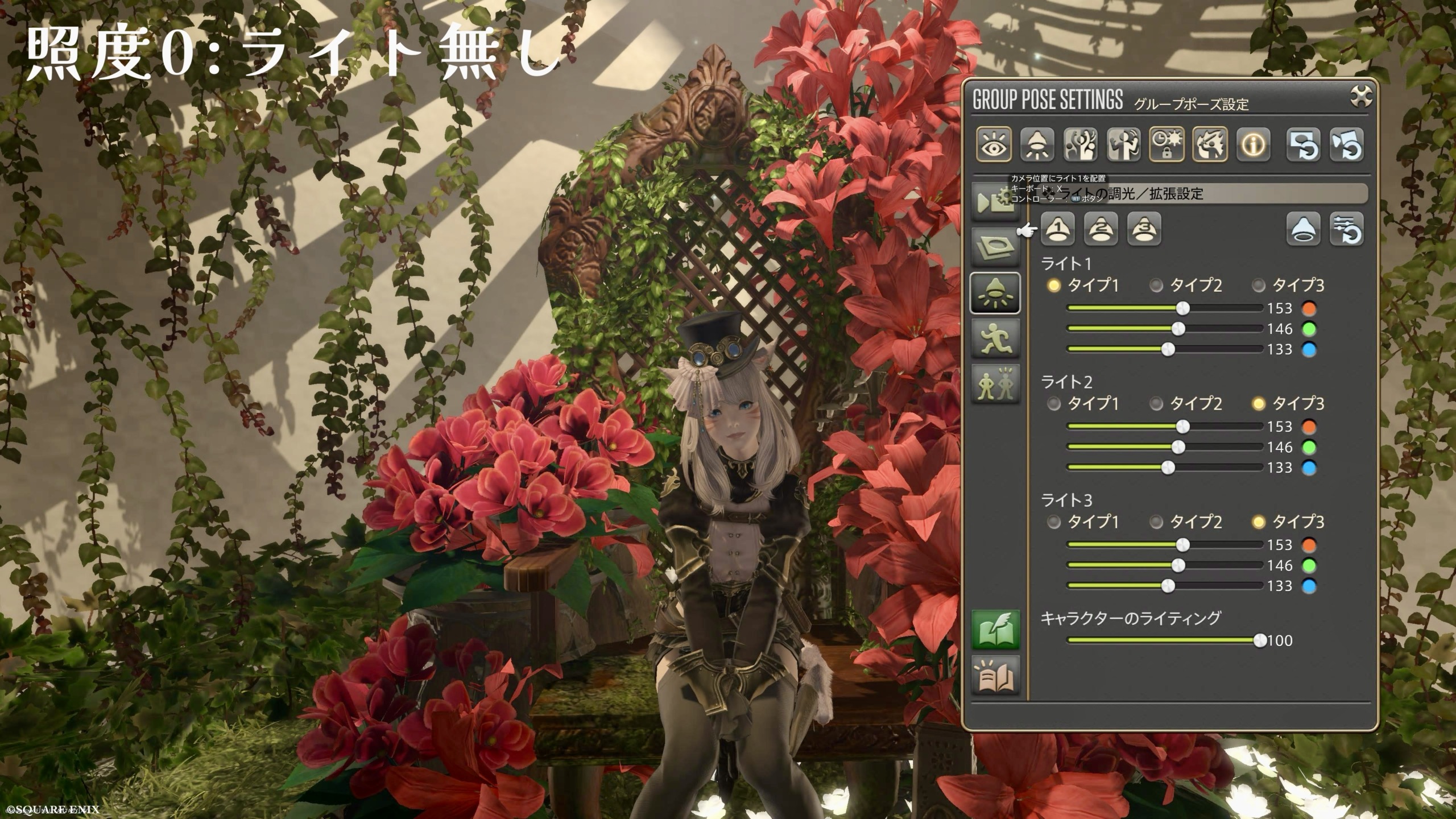Image resolution: width=1456 pixels, height=819 pixels.
Task: Adjust ライト2 green slider at 146
Action: (1178, 447)
